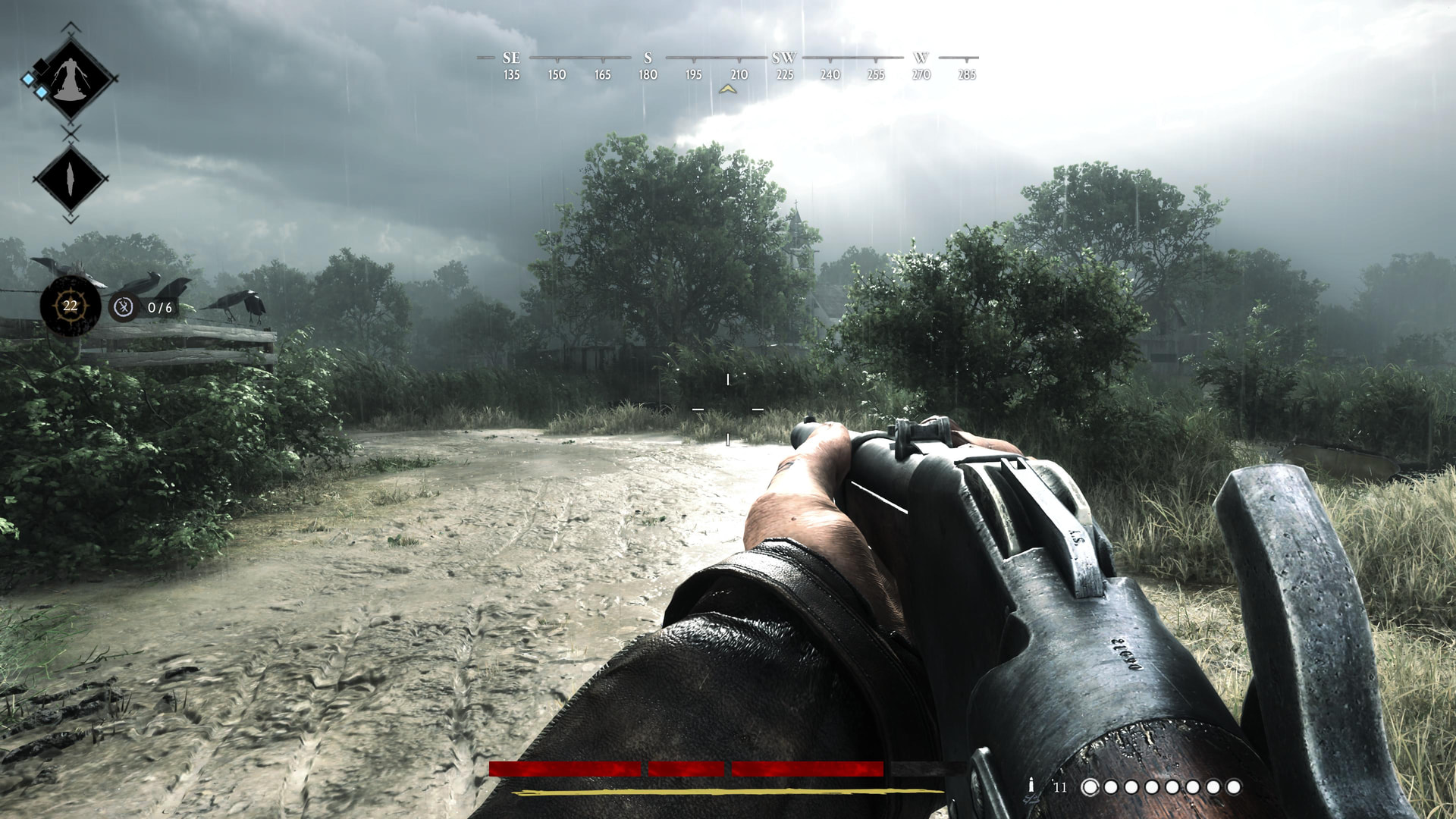Select the boss target diamond with the robed figure
The image size is (1456, 819).
(71, 78)
